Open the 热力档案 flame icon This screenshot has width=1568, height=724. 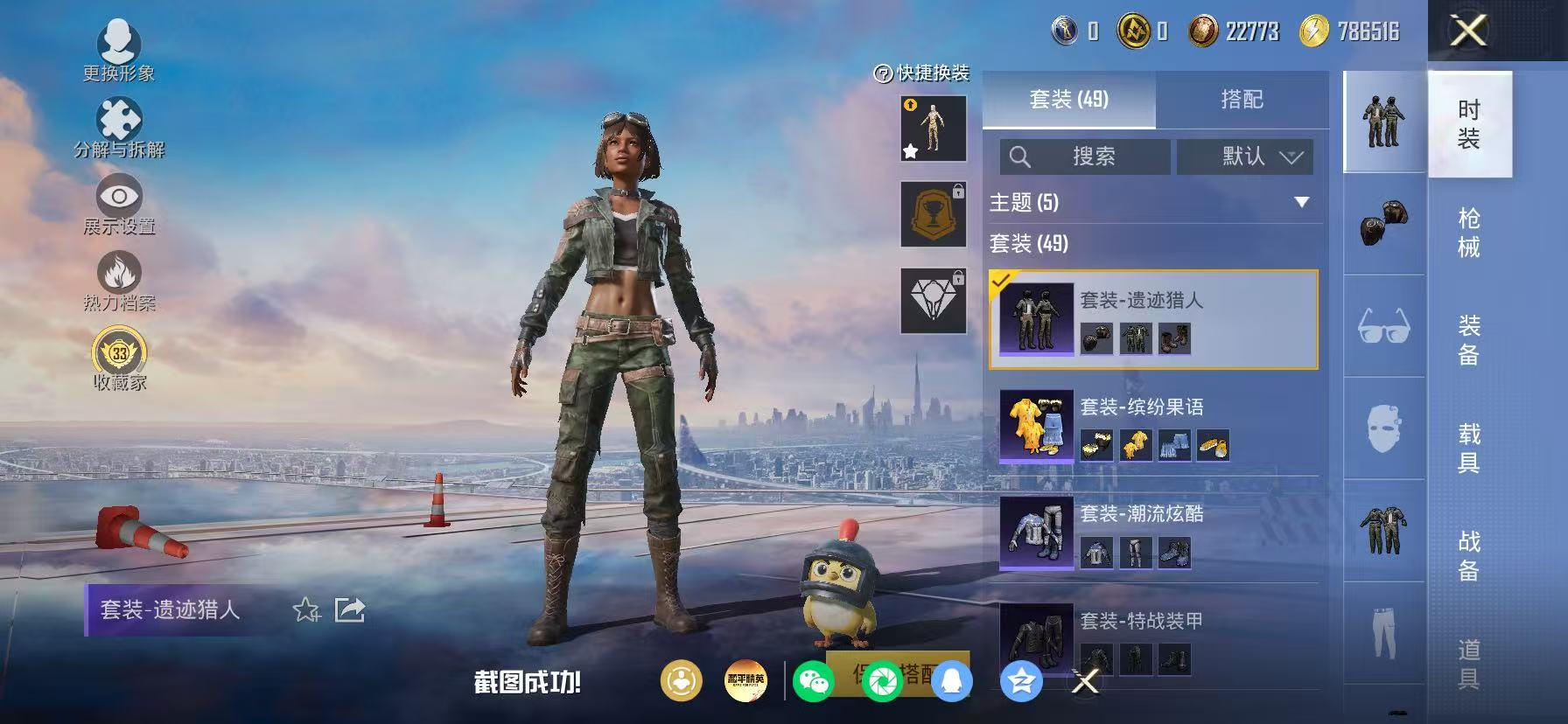click(119, 280)
